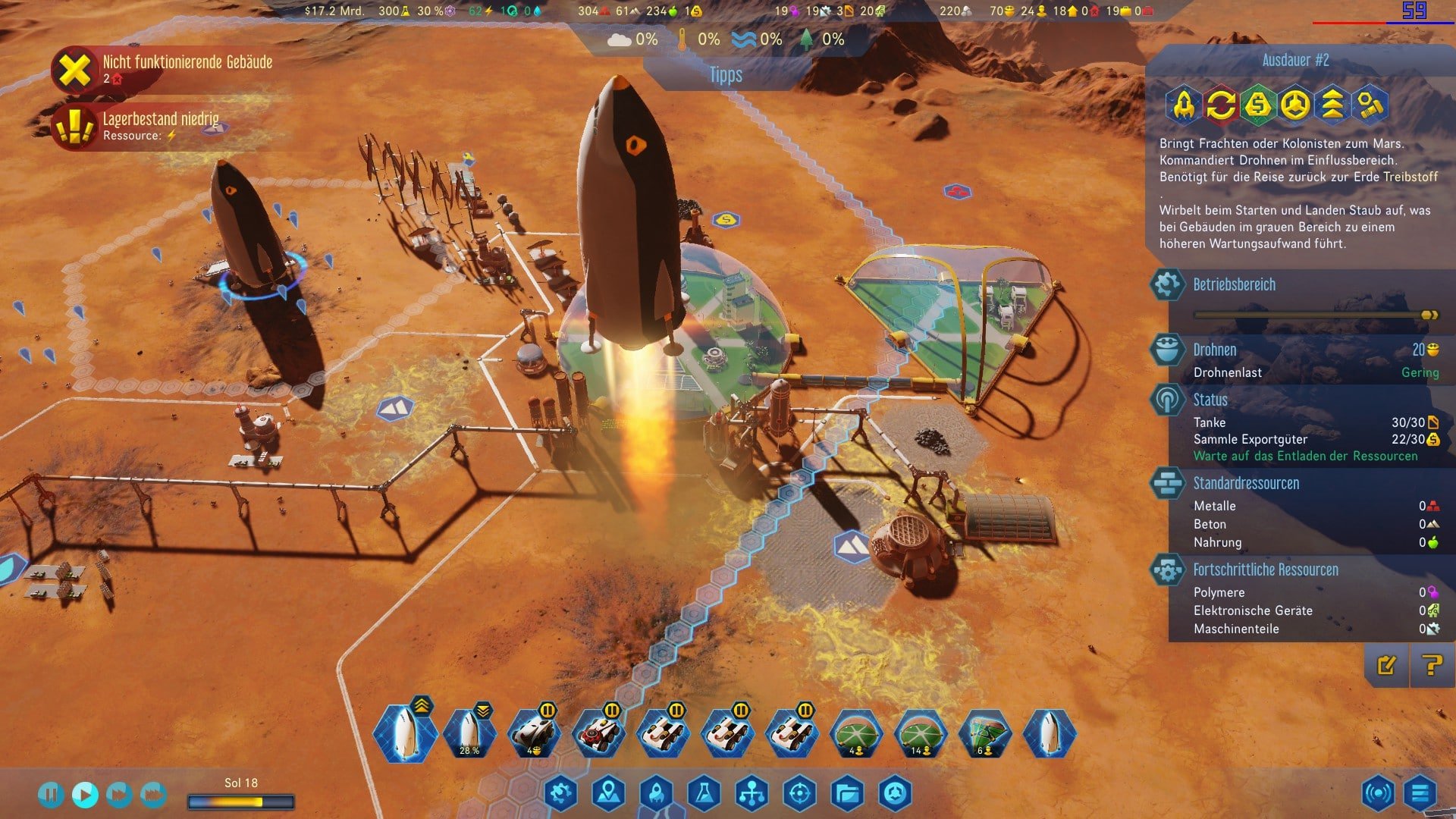Screen dimensions: 1456x819
Task: Rename the rocket with the edit button
Action: pyautogui.click(x=1386, y=666)
